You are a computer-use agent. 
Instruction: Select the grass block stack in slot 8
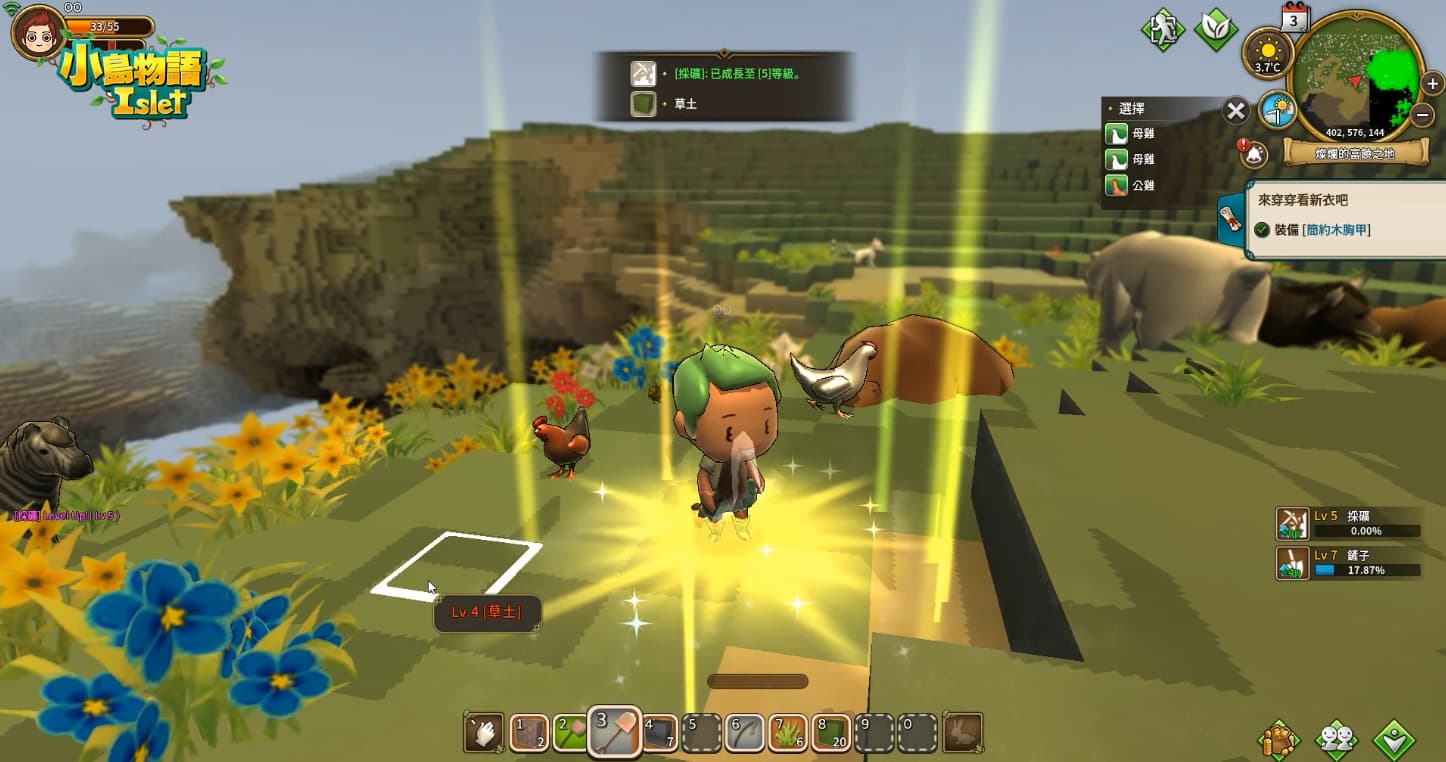point(832,734)
